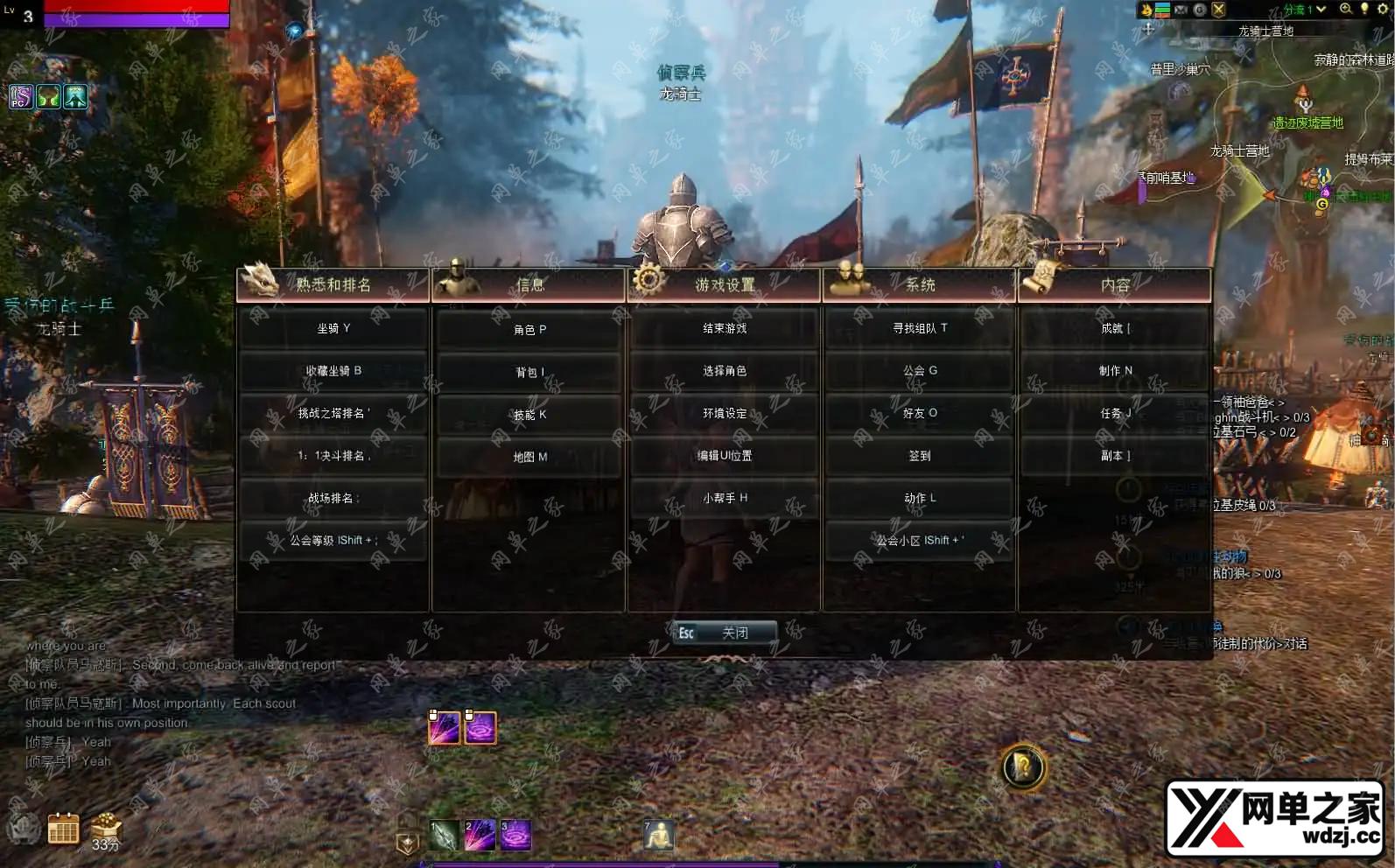Open the 技能 K skills window
This screenshot has height=868, width=1395.
529,415
